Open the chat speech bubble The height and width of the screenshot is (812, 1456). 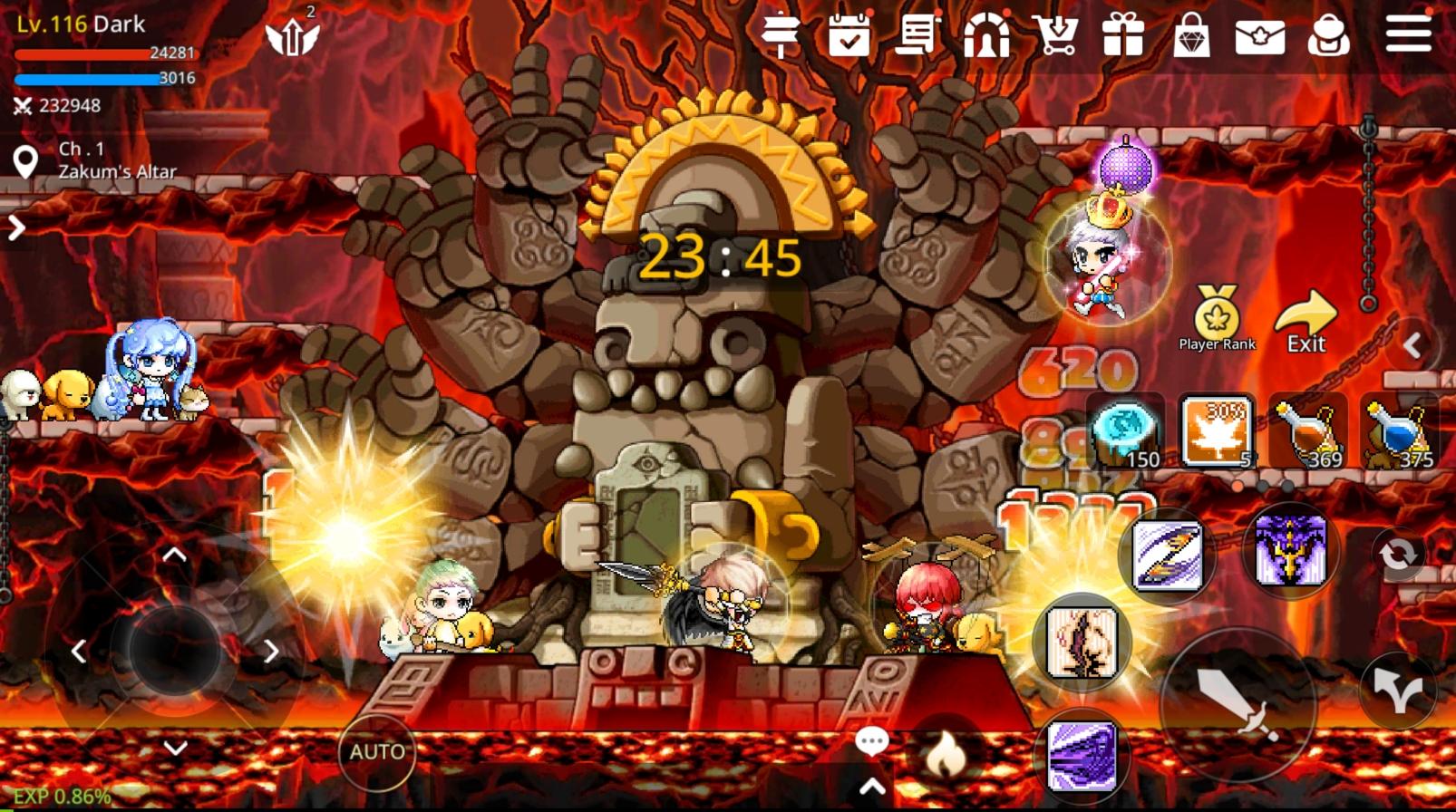tap(871, 742)
